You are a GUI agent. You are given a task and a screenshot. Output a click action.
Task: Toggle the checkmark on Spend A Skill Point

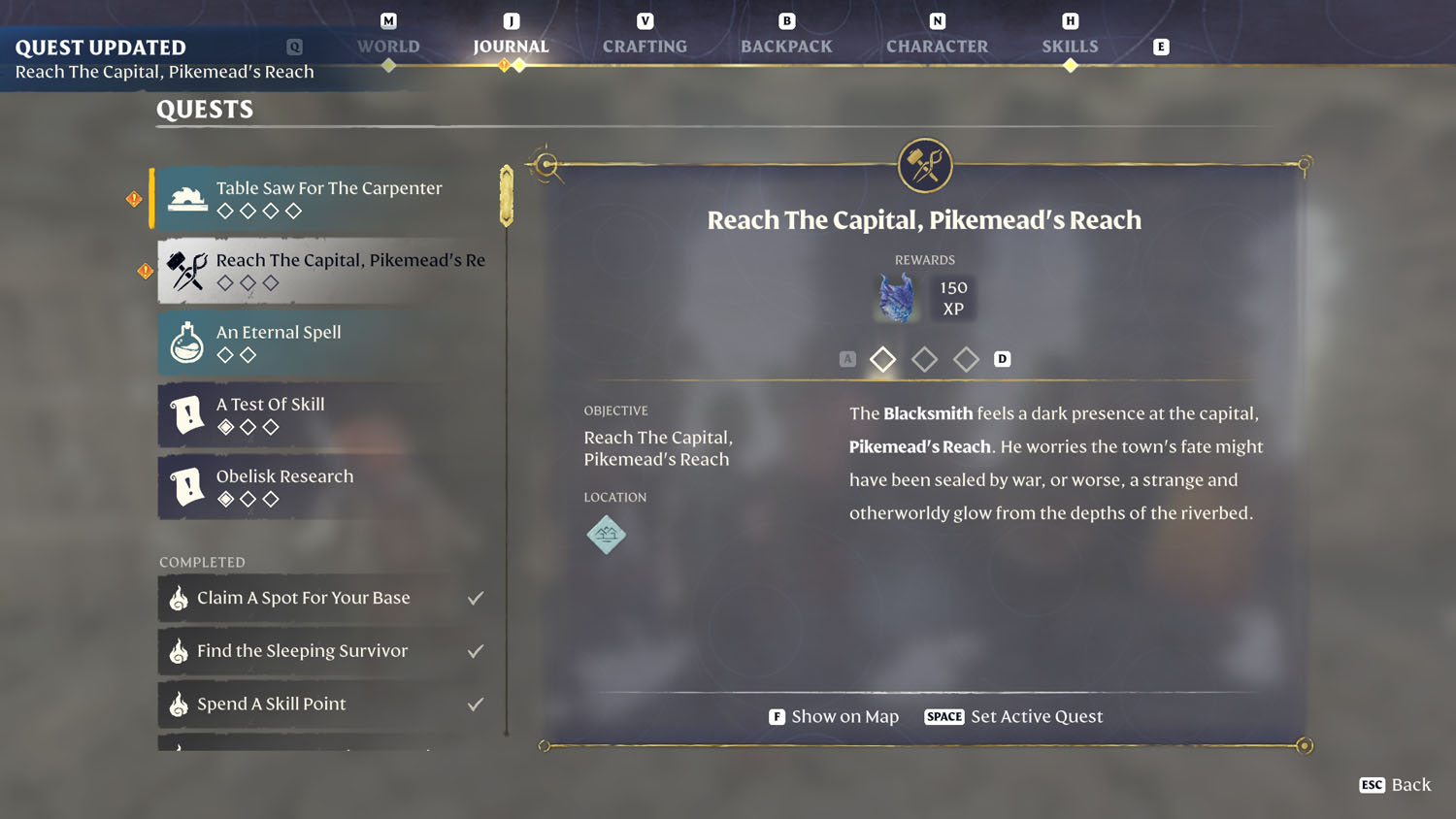476,704
